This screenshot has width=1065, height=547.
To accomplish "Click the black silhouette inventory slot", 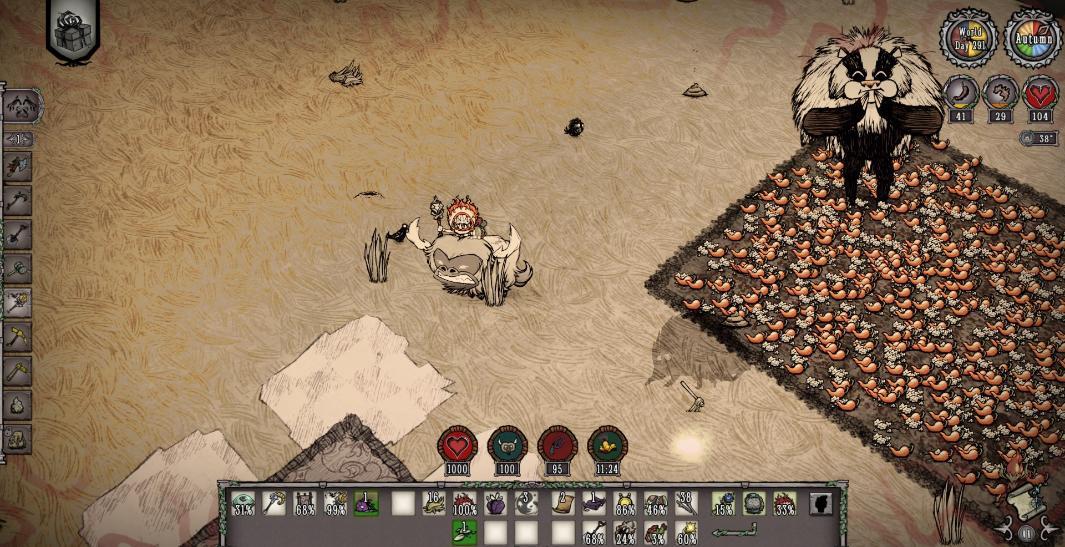I will [x=820, y=504].
